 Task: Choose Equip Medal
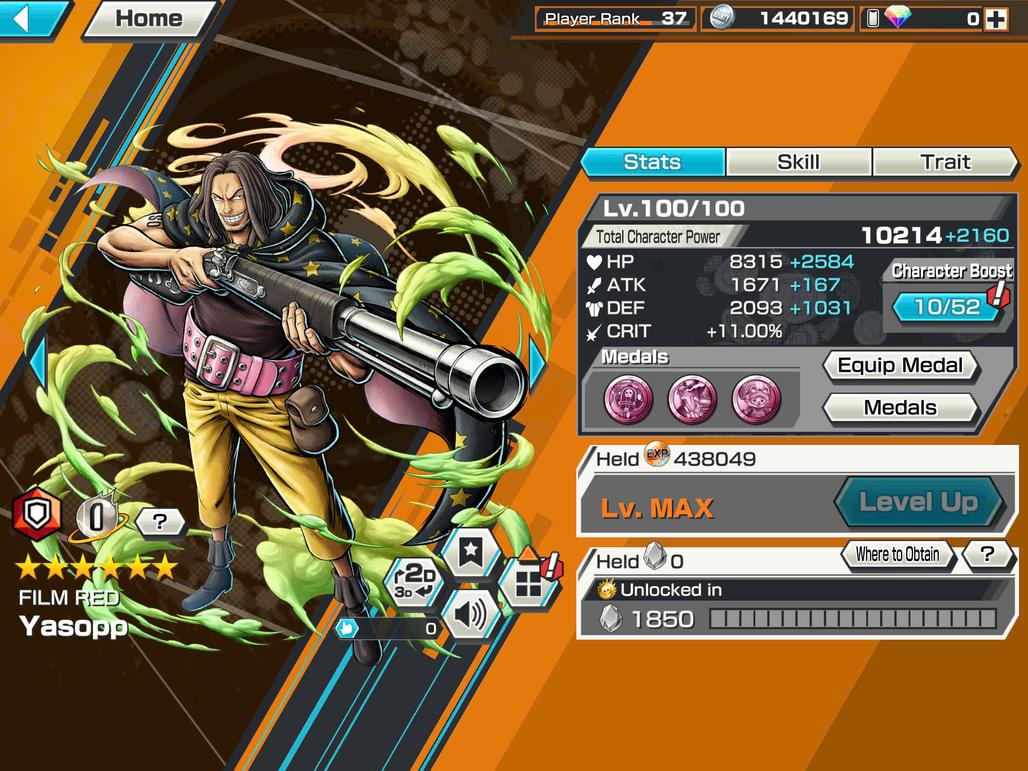click(x=899, y=366)
